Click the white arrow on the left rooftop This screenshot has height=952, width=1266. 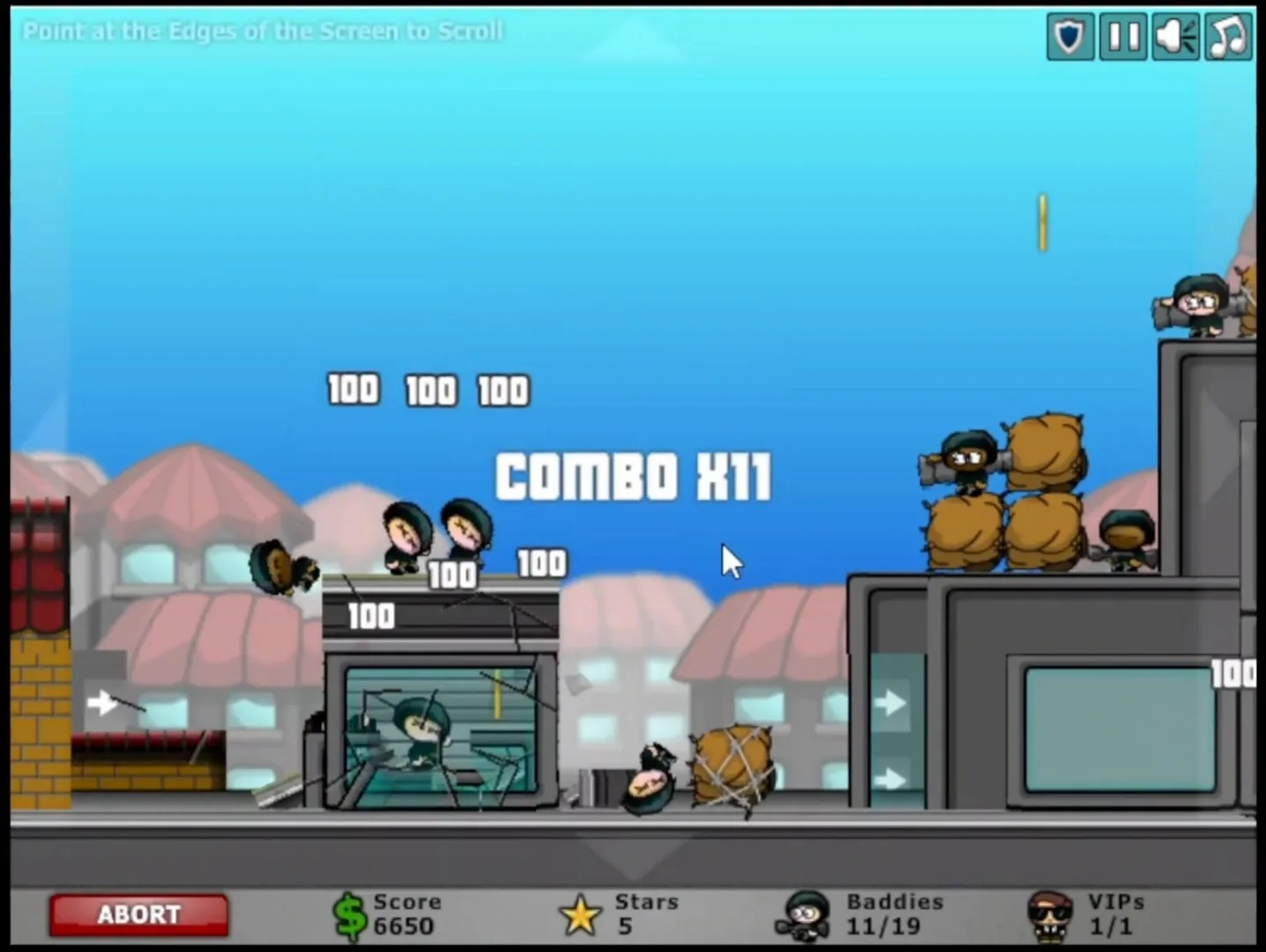coord(103,703)
